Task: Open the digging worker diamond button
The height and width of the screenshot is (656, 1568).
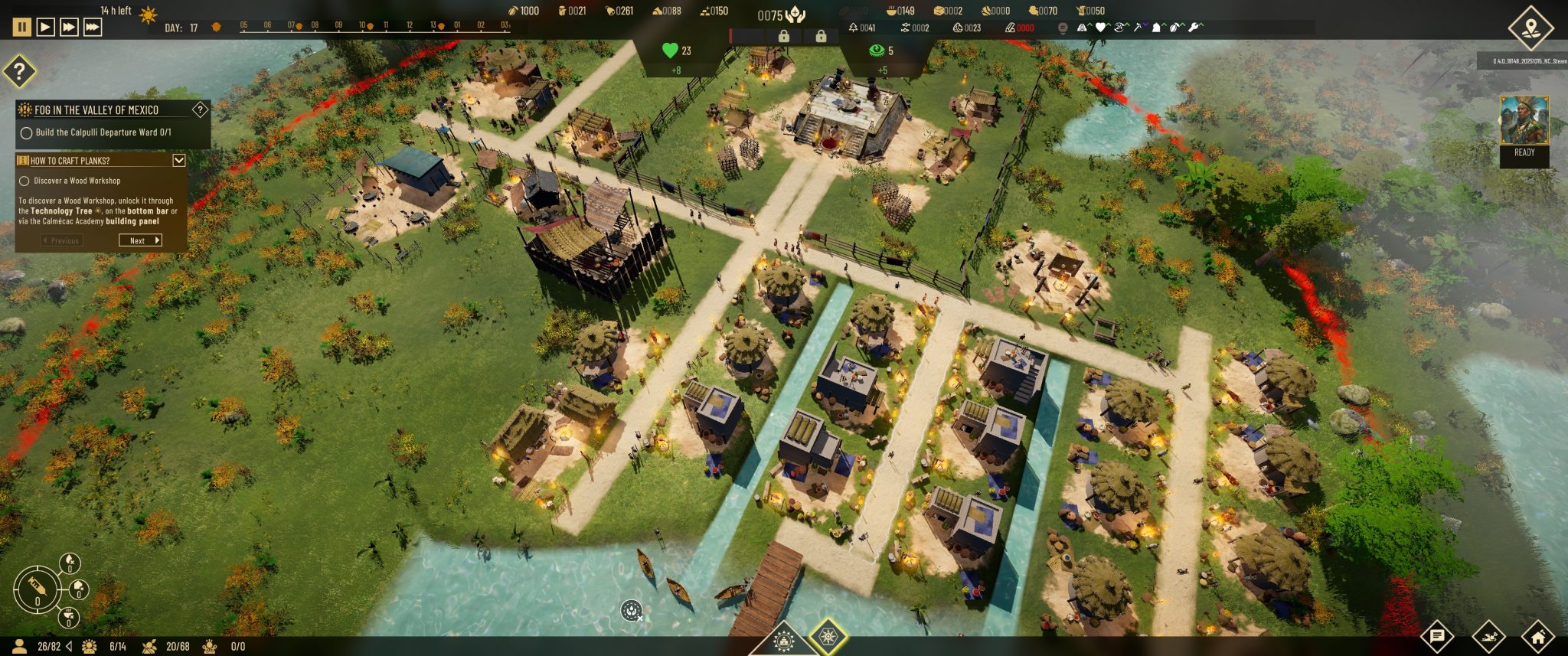Action: tap(1488, 636)
